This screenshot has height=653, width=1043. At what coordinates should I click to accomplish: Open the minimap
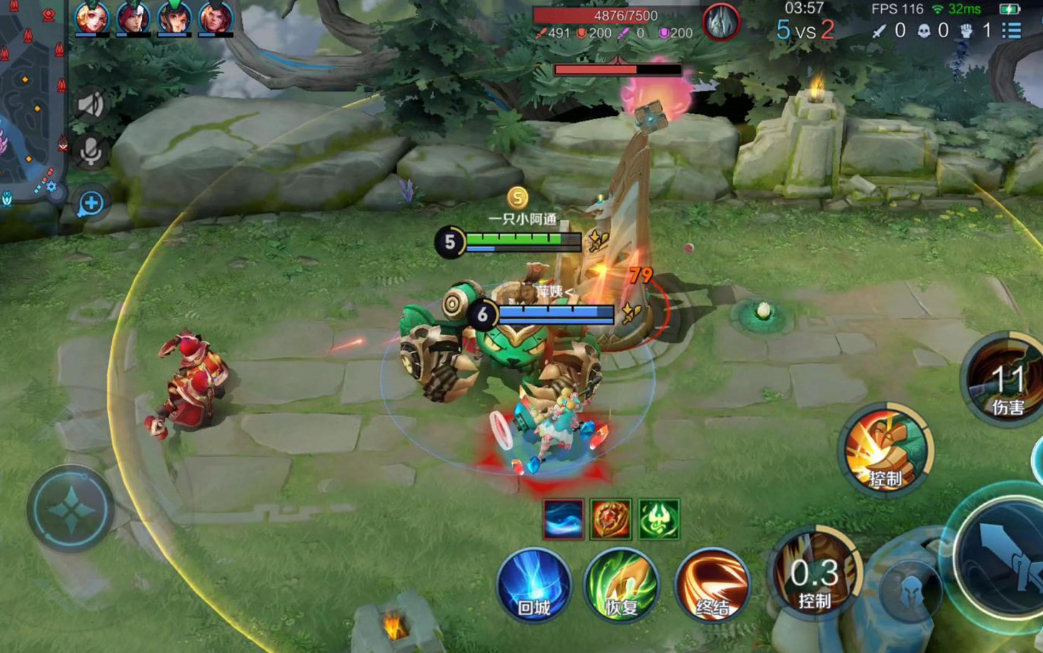[x=30, y=100]
